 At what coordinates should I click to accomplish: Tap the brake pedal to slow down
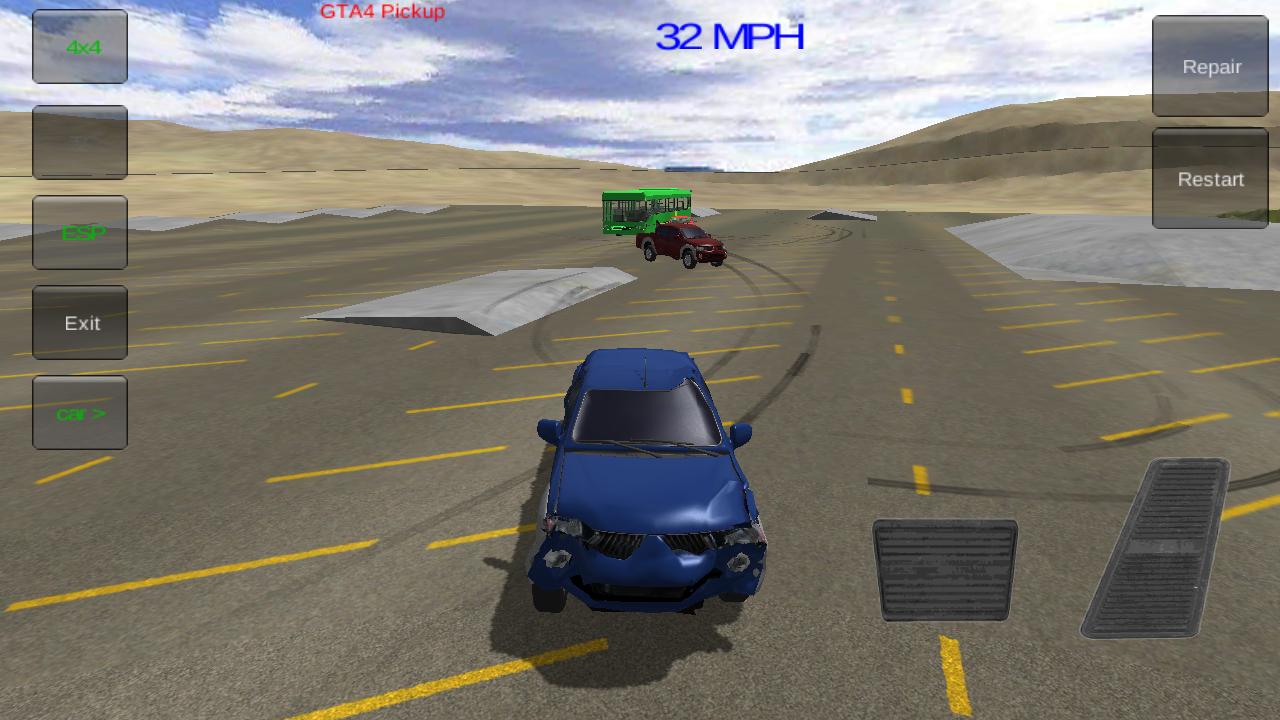click(944, 568)
